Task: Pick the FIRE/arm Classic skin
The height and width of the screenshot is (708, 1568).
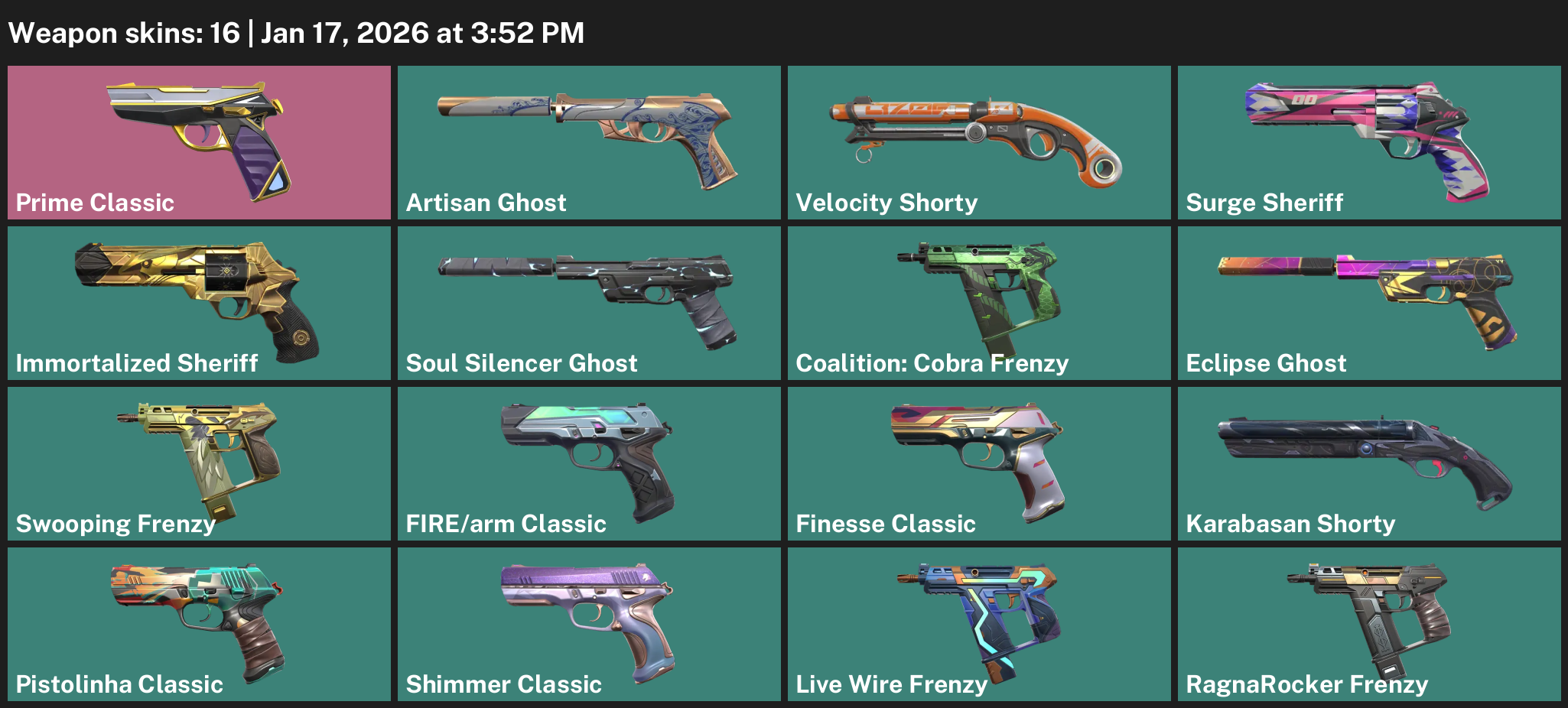Action: tap(589, 463)
